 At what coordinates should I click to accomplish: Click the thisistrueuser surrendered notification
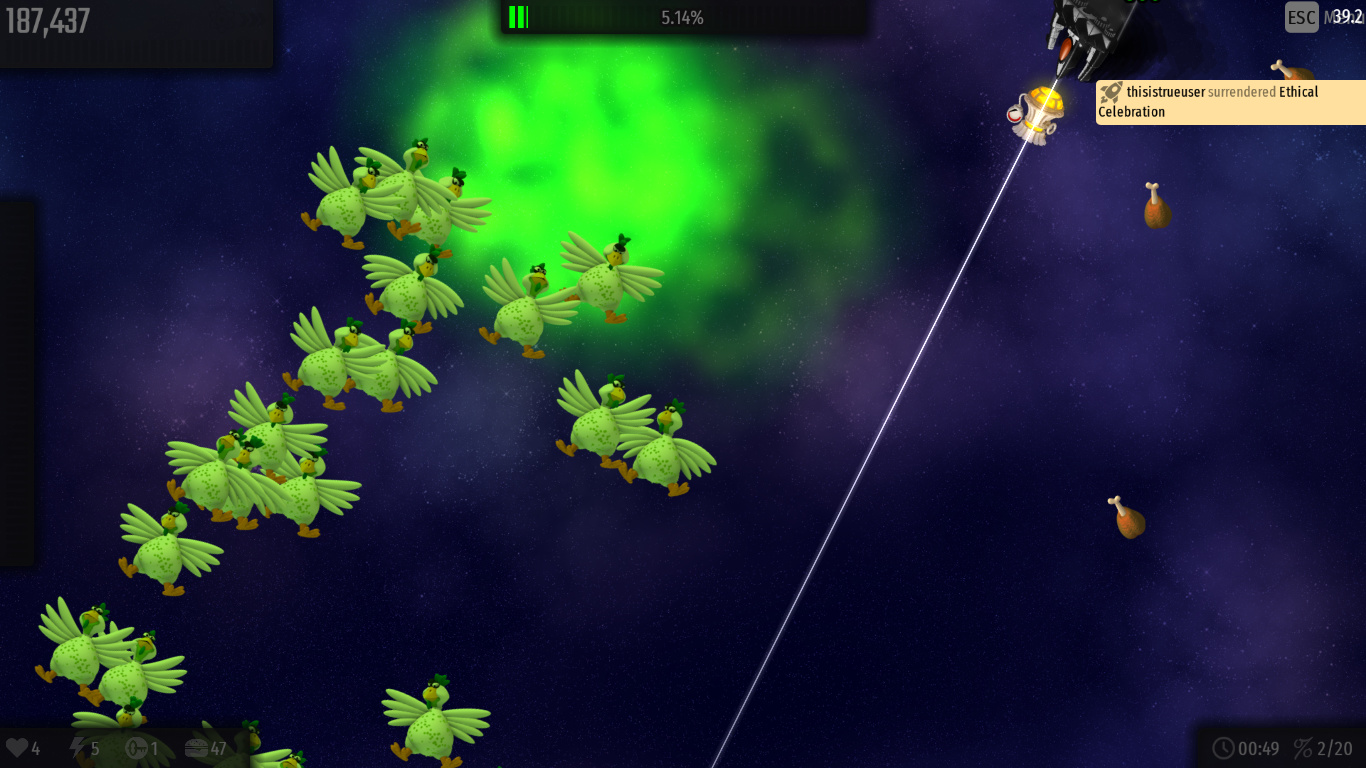1230,102
